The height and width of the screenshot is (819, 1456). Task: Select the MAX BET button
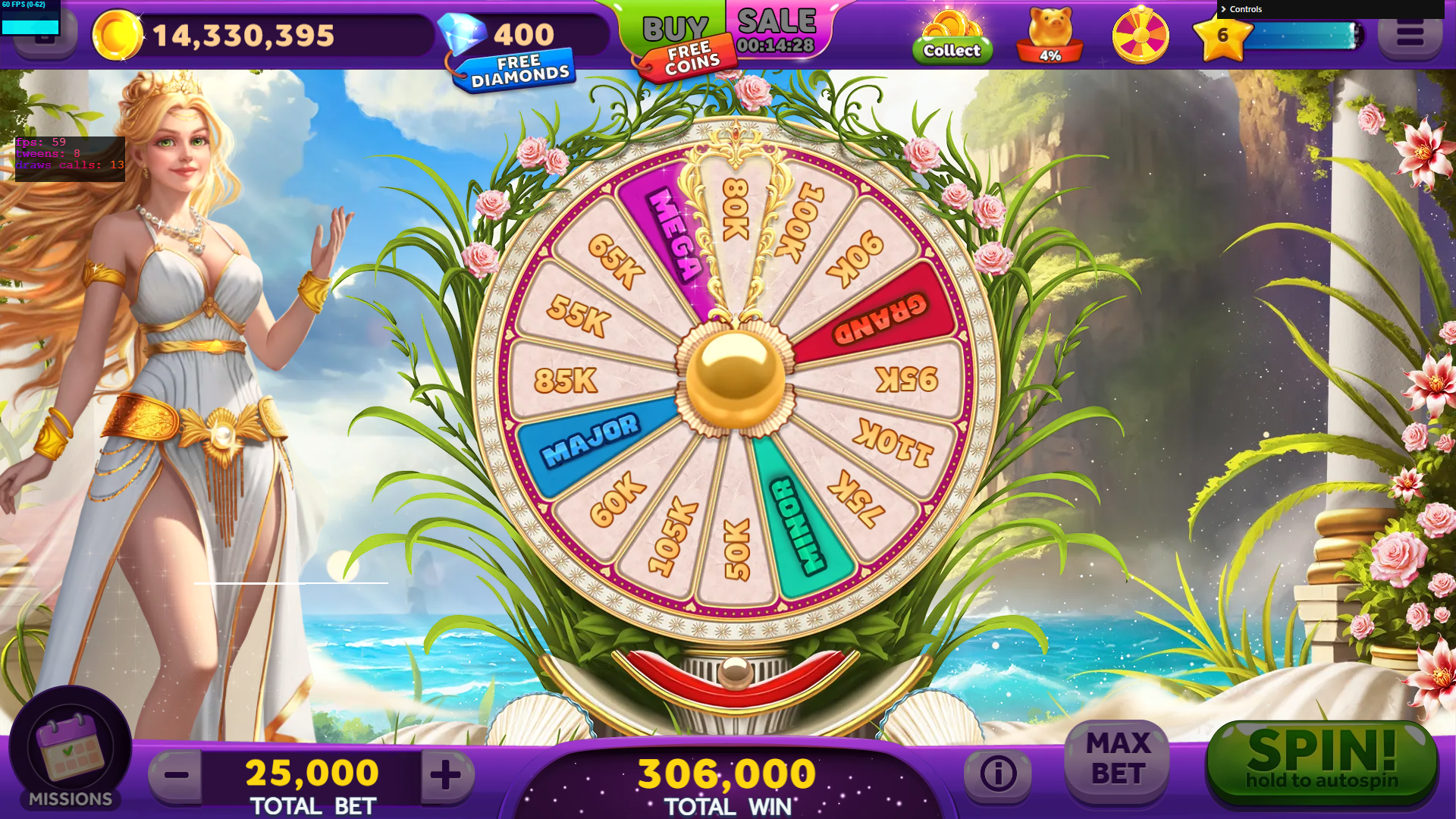click(x=1118, y=760)
